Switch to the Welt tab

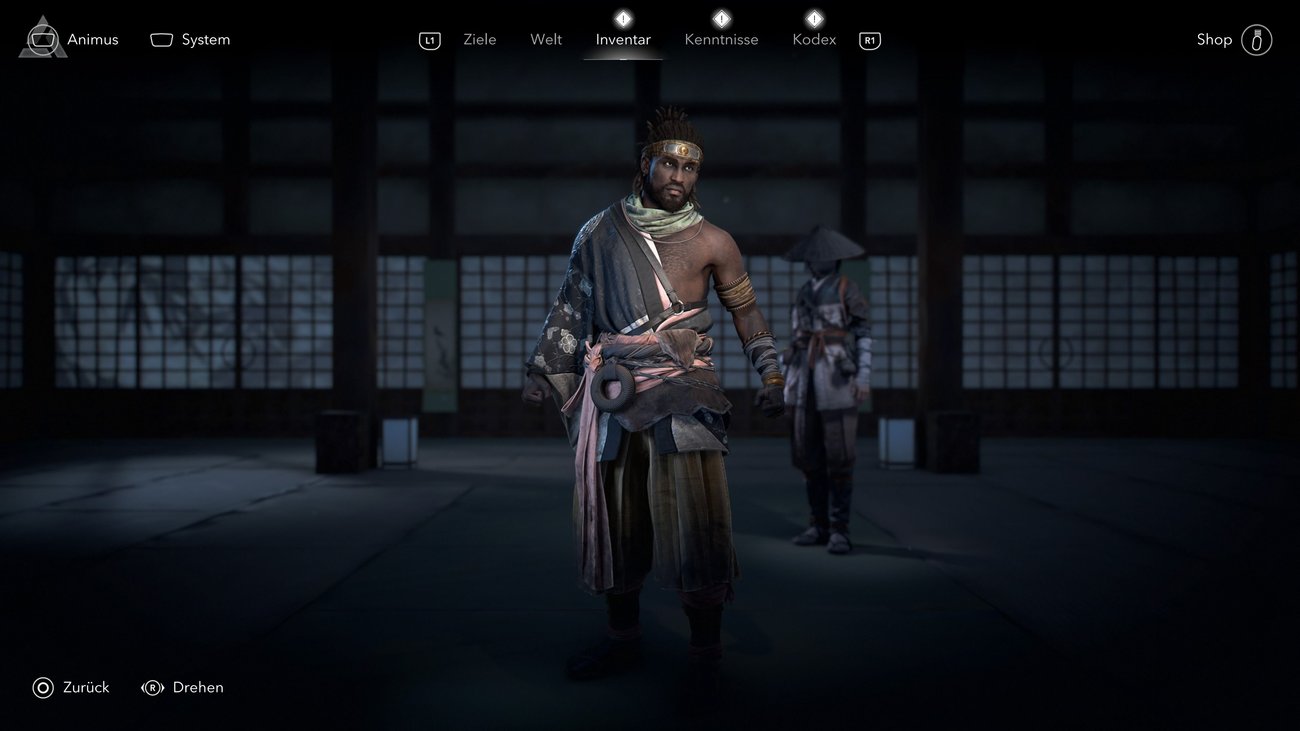tap(546, 40)
